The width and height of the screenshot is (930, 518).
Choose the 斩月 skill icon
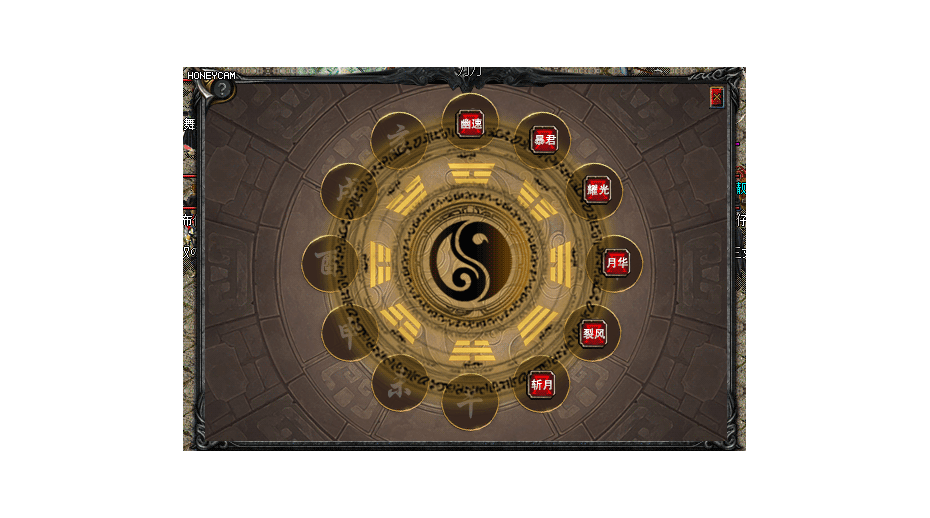click(x=541, y=385)
